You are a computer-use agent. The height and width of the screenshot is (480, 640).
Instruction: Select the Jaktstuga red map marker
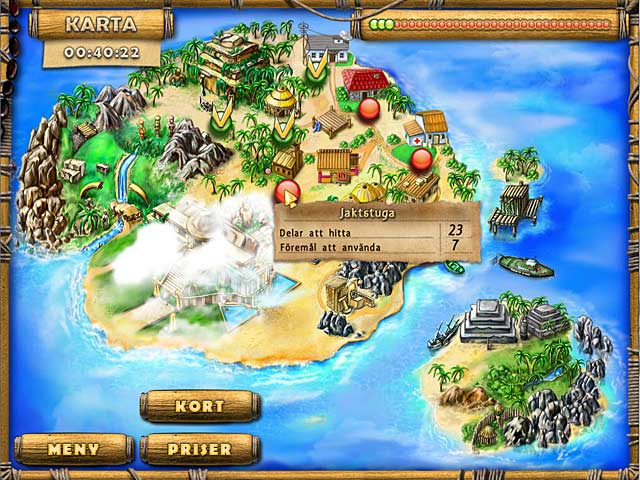point(286,191)
